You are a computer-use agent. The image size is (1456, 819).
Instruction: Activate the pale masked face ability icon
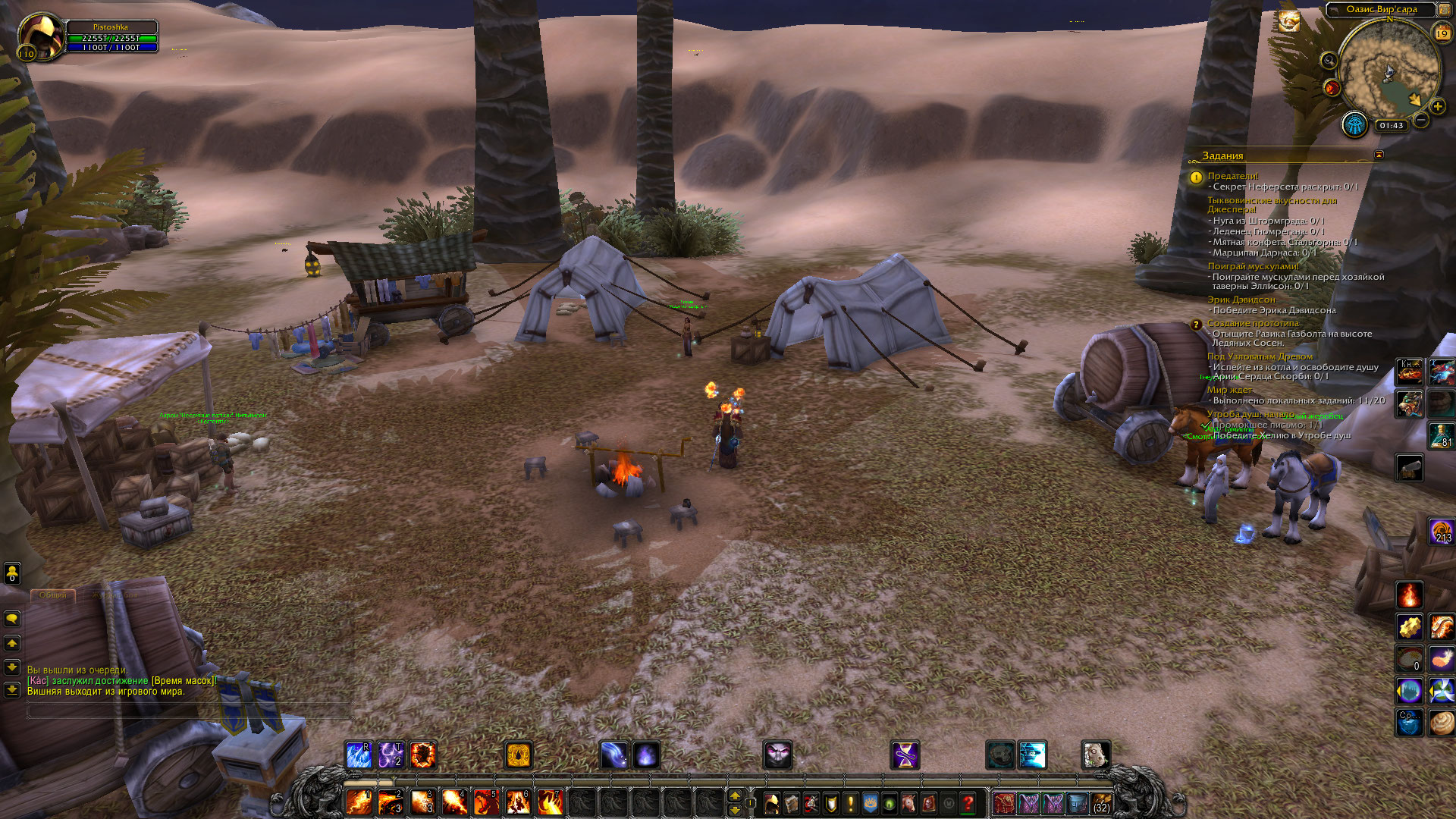(x=777, y=755)
